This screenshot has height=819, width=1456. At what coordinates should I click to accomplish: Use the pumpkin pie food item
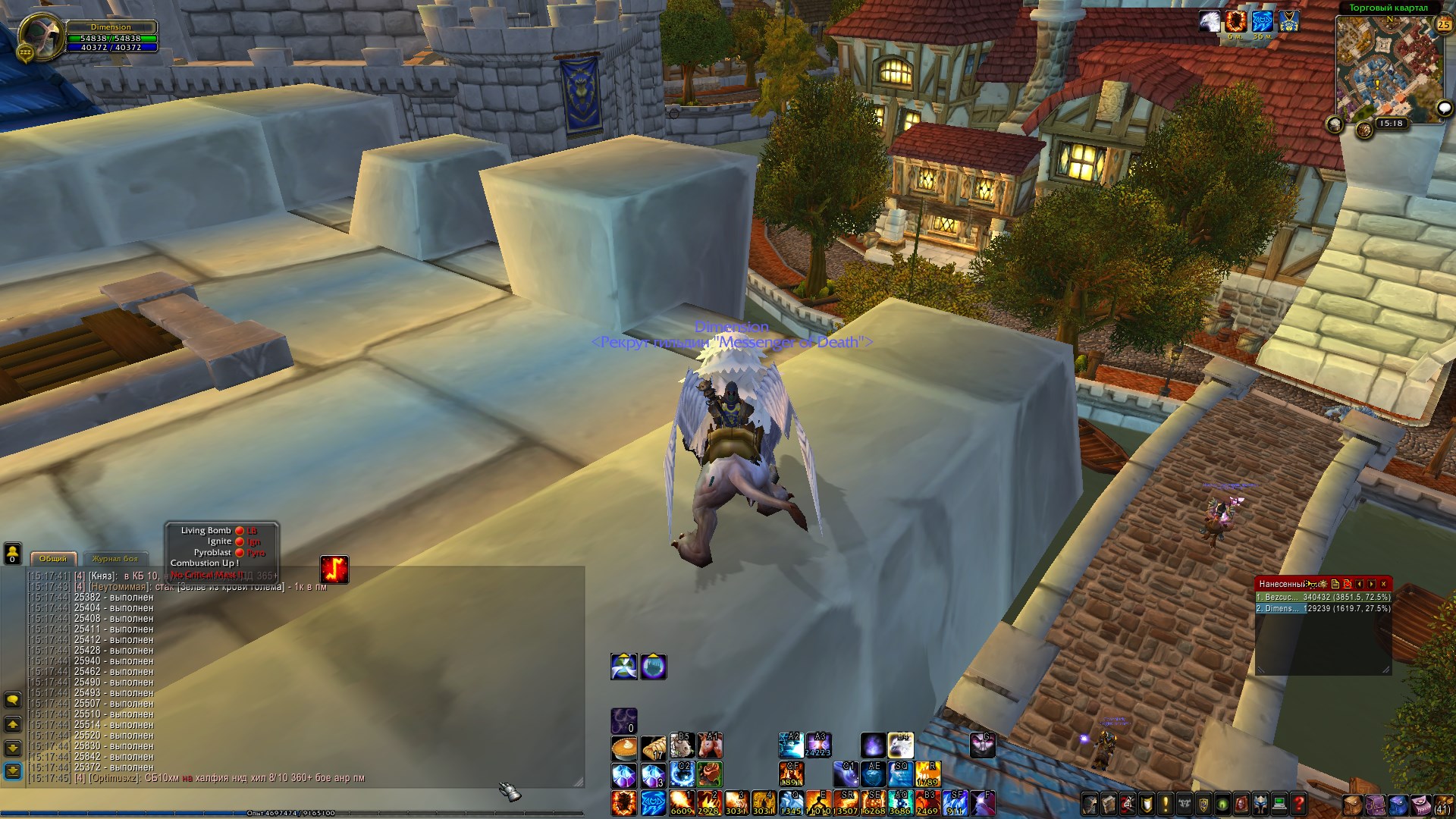pyautogui.click(x=624, y=748)
